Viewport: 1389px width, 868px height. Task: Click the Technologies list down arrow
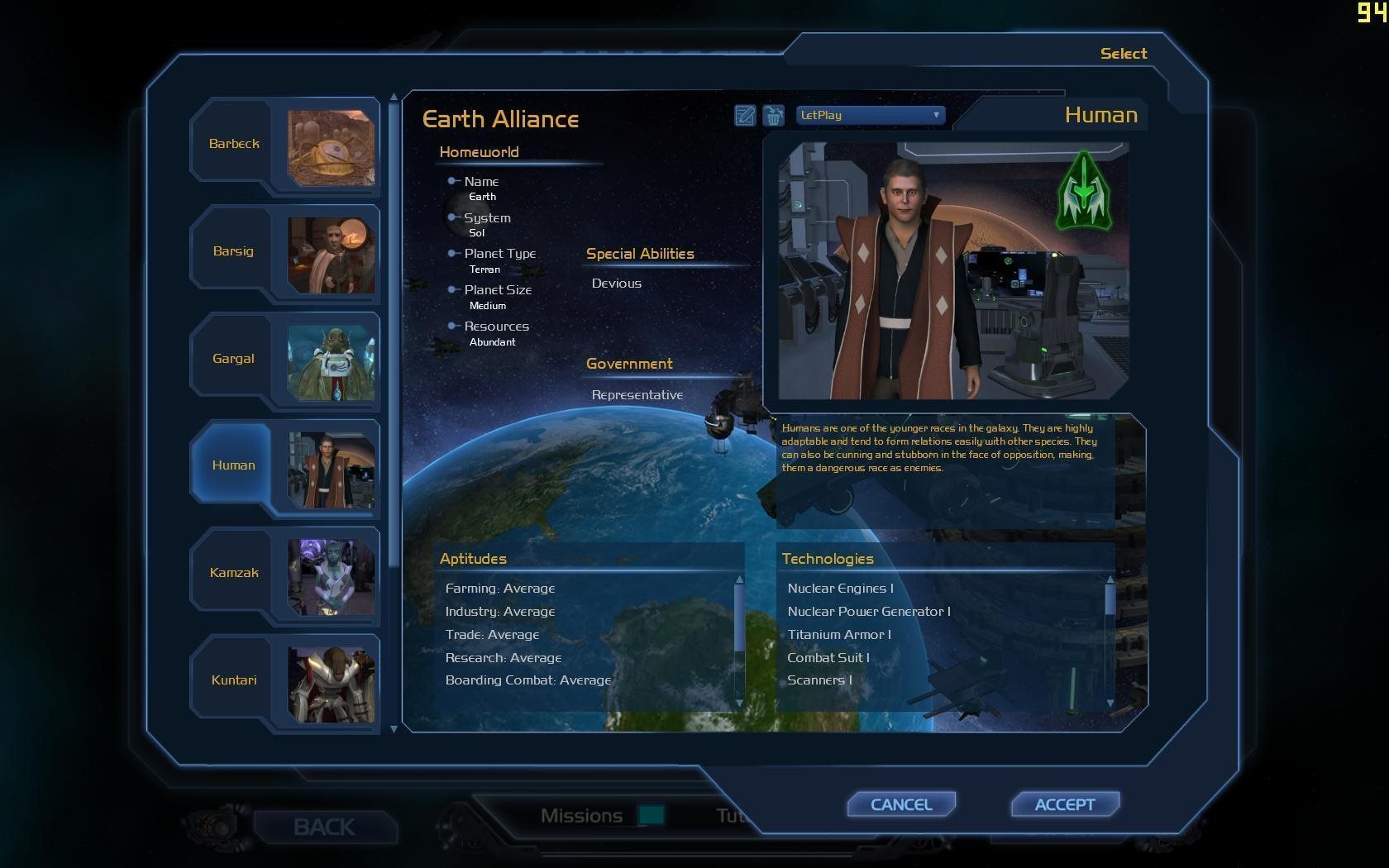point(1110,703)
